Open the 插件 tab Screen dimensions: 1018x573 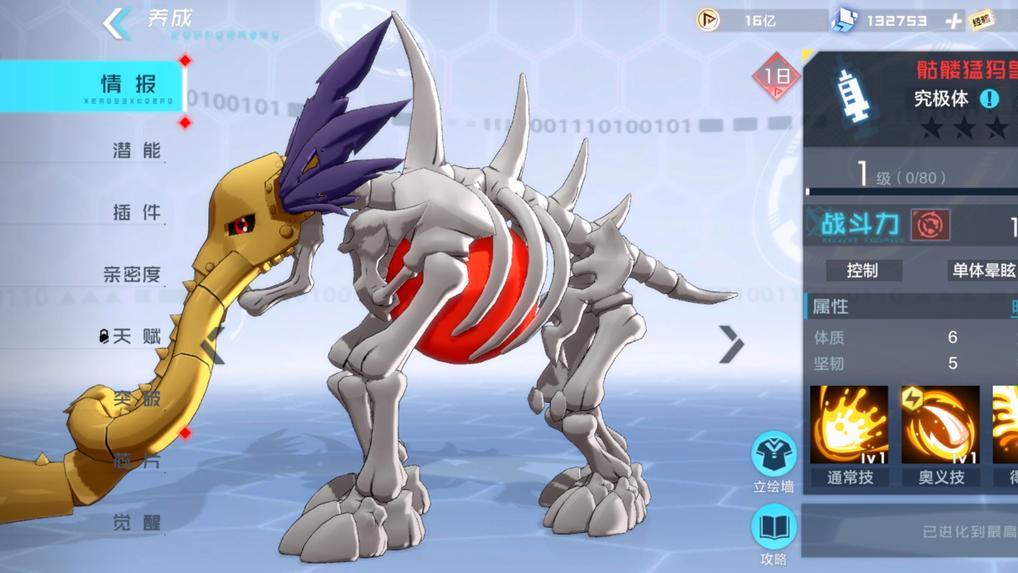[136, 213]
